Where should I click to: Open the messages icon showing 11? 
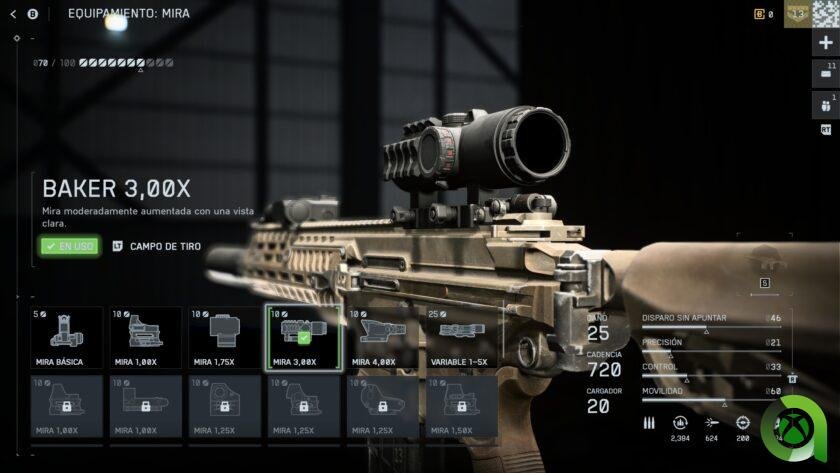point(825,75)
